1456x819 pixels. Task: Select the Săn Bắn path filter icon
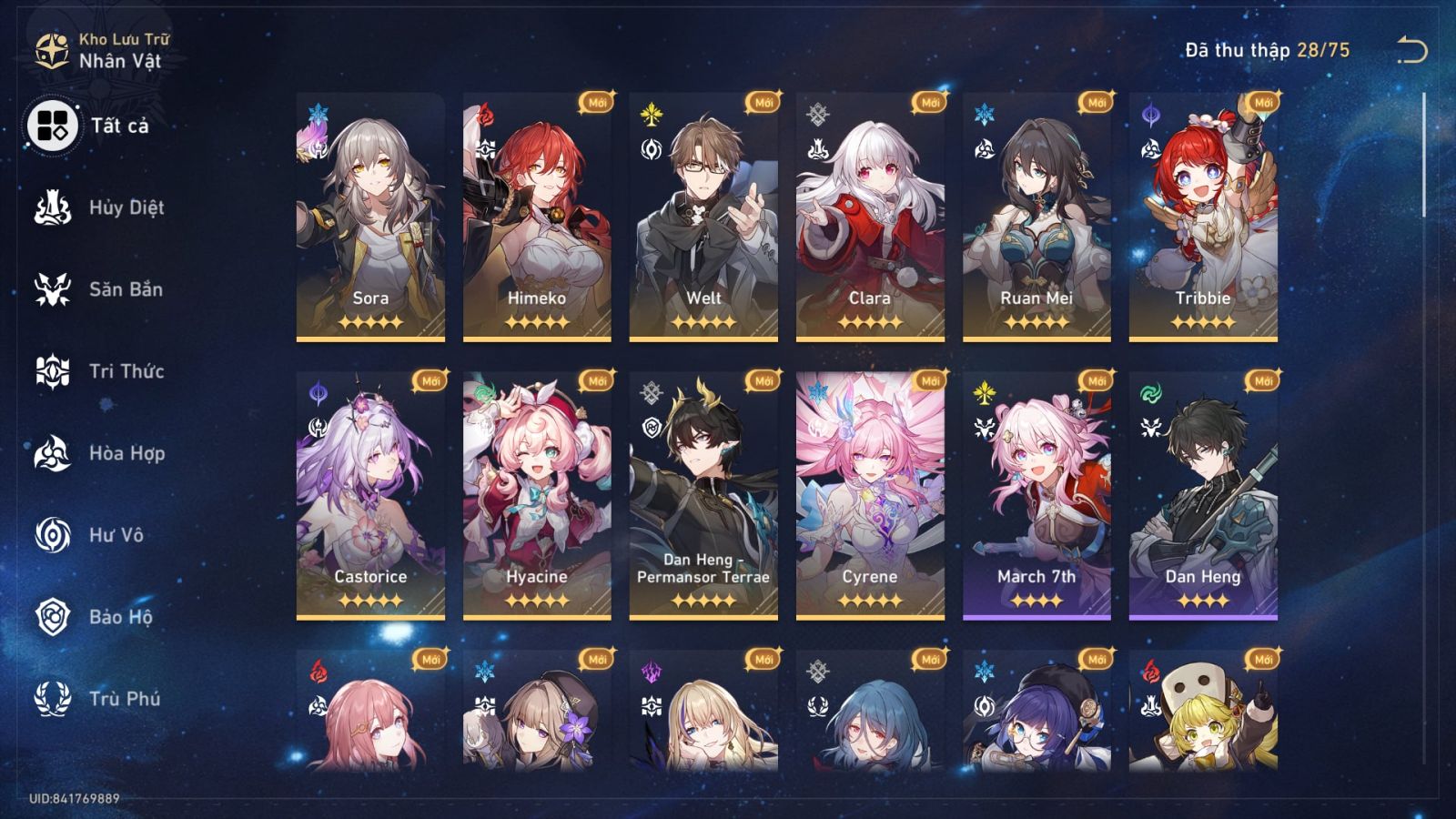pyautogui.click(x=55, y=289)
